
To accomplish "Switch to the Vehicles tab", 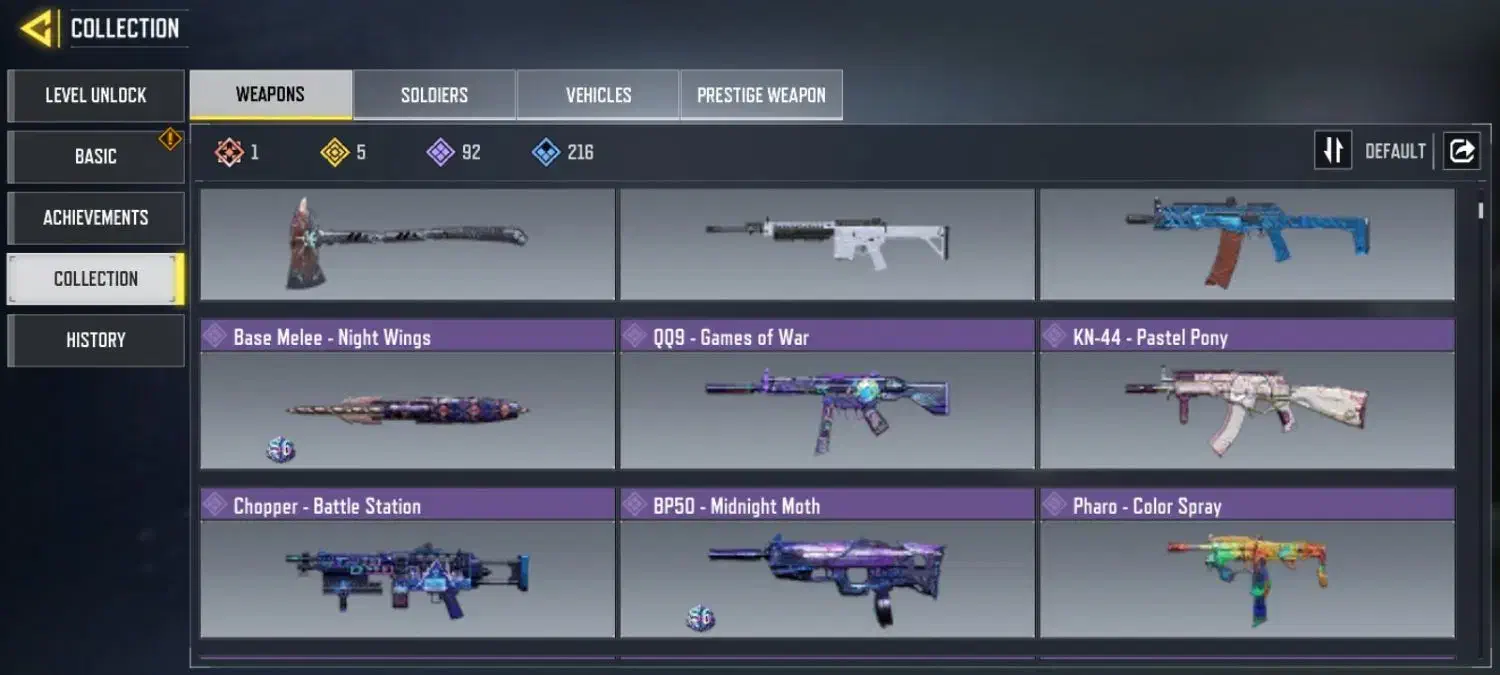I will 598,95.
